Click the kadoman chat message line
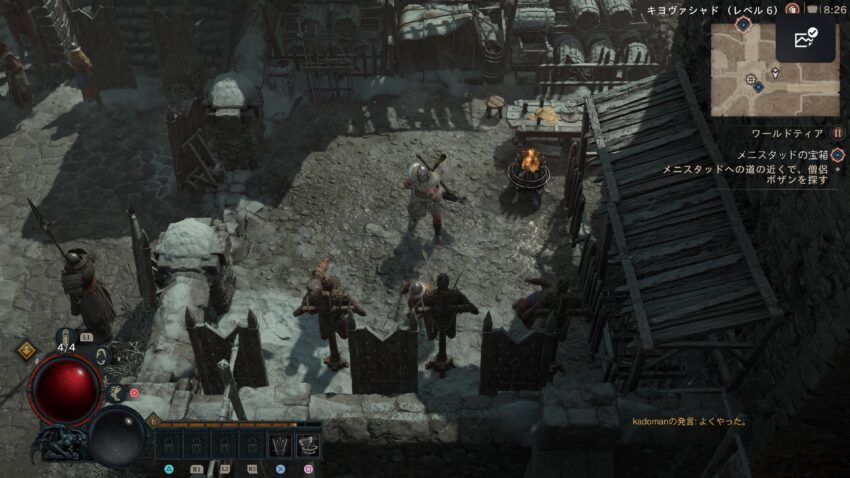Viewport: 850px width, 478px height. (x=689, y=422)
